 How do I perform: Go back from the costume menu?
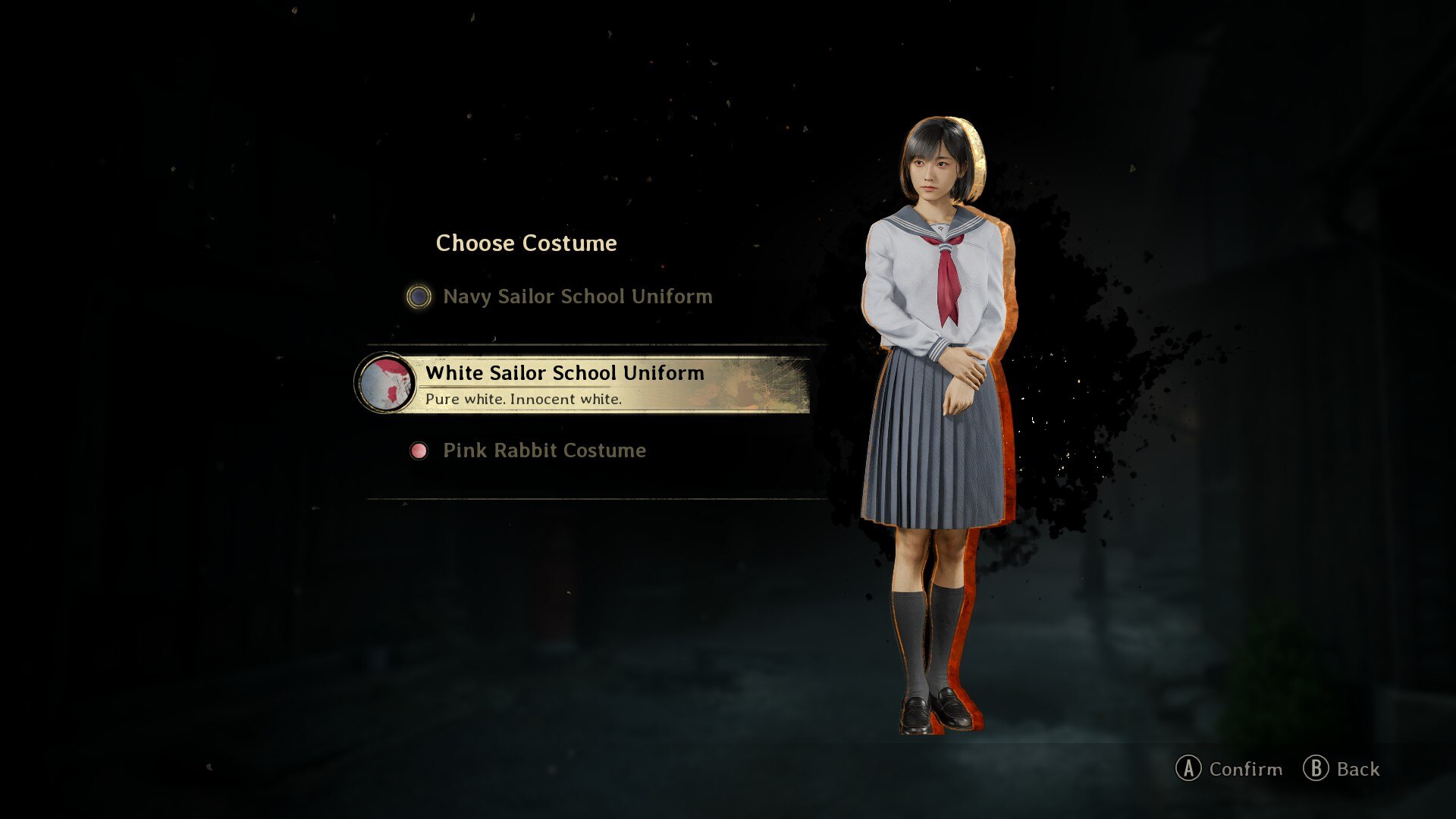(1341, 769)
